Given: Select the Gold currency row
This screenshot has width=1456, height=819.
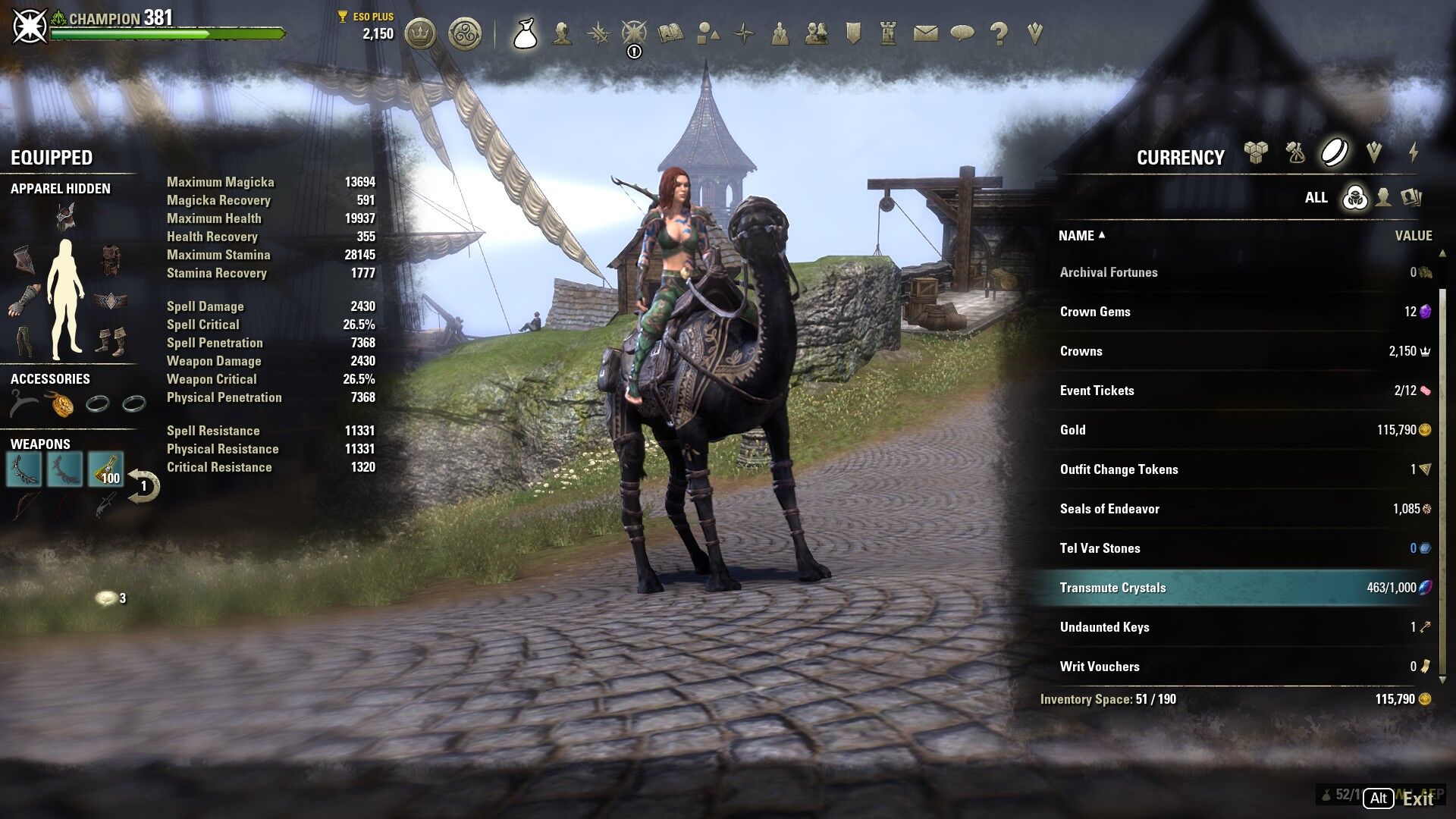Looking at the screenshot, I should pyautogui.click(x=1238, y=430).
